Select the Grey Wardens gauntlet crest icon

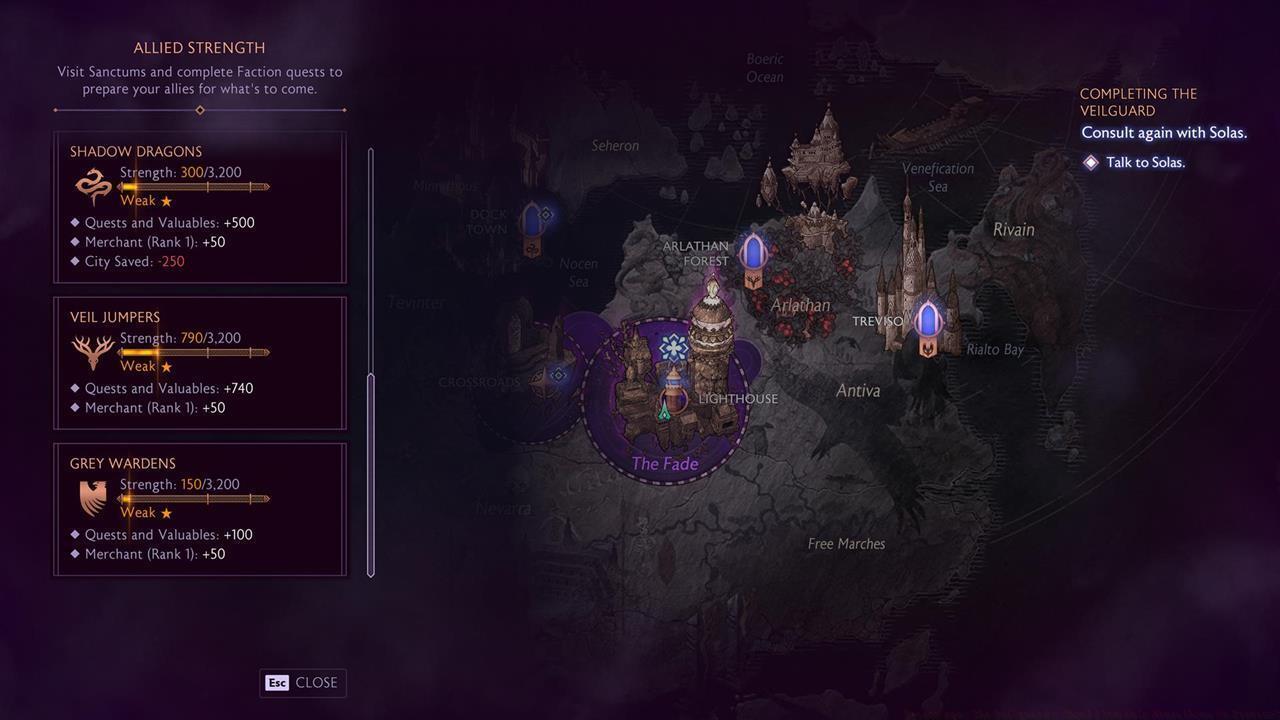click(x=91, y=497)
